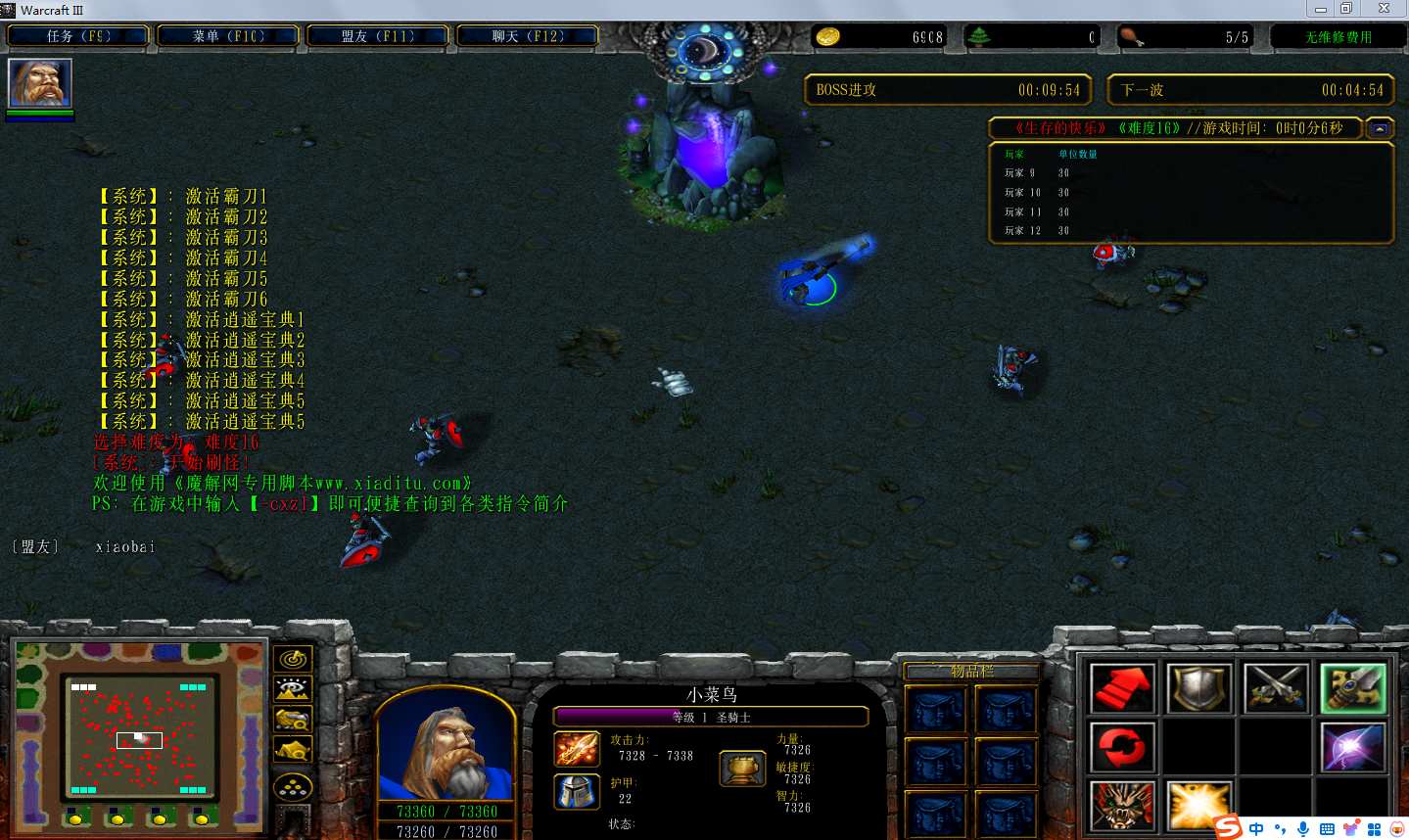Cast the golden light flash ability
Image resolution: width=1409 pixels, height=840 pixels.
coord(1199,806)
